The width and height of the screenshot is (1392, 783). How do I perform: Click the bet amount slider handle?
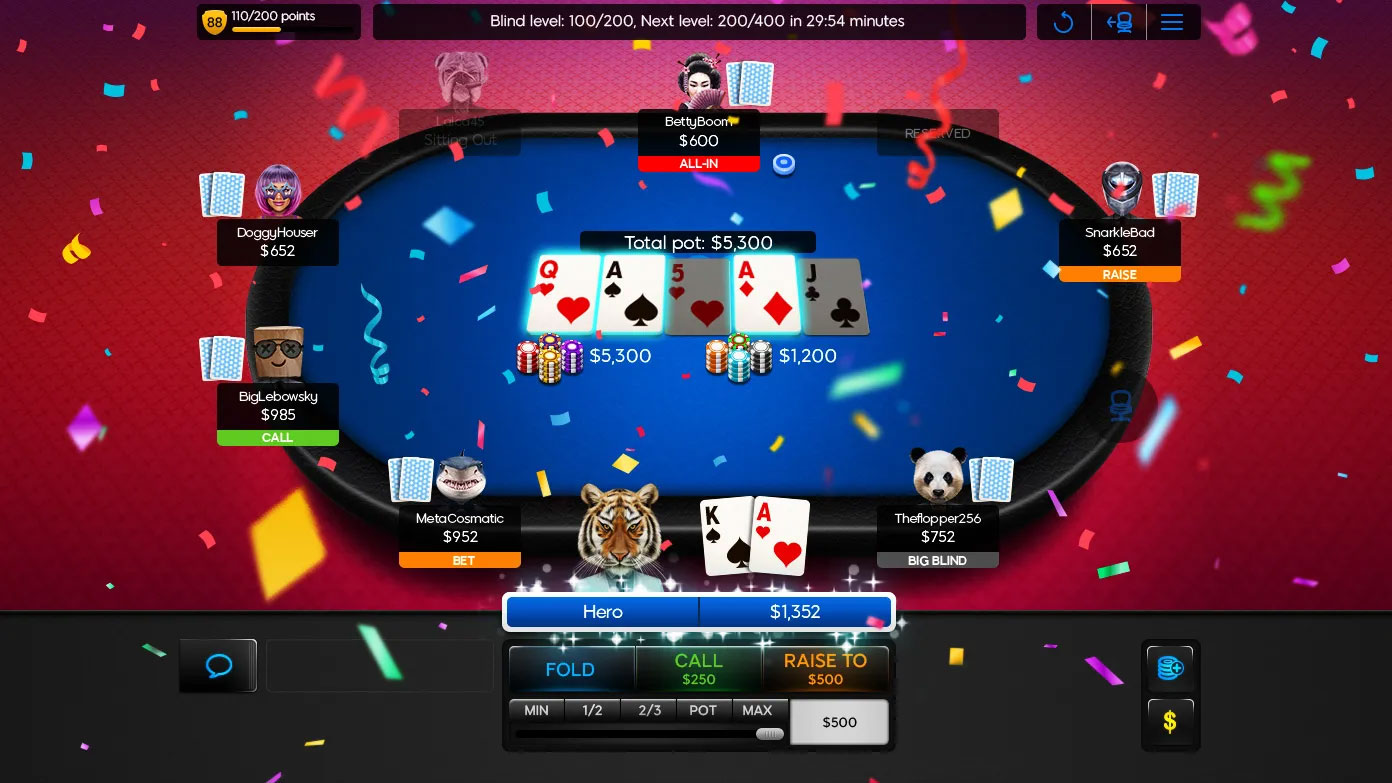pos(769,734)
